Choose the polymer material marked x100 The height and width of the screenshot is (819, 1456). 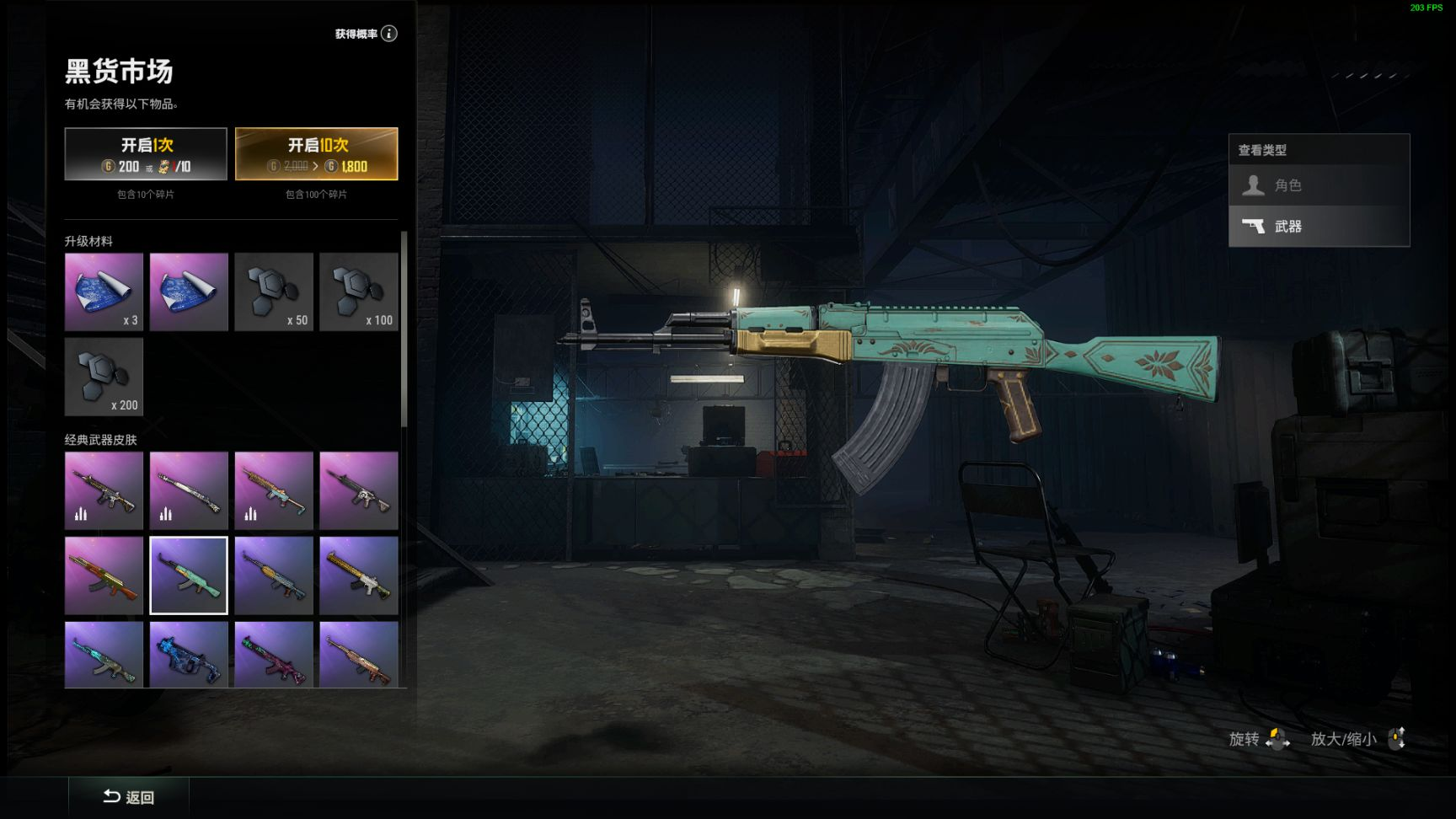[x=358, y=292]
